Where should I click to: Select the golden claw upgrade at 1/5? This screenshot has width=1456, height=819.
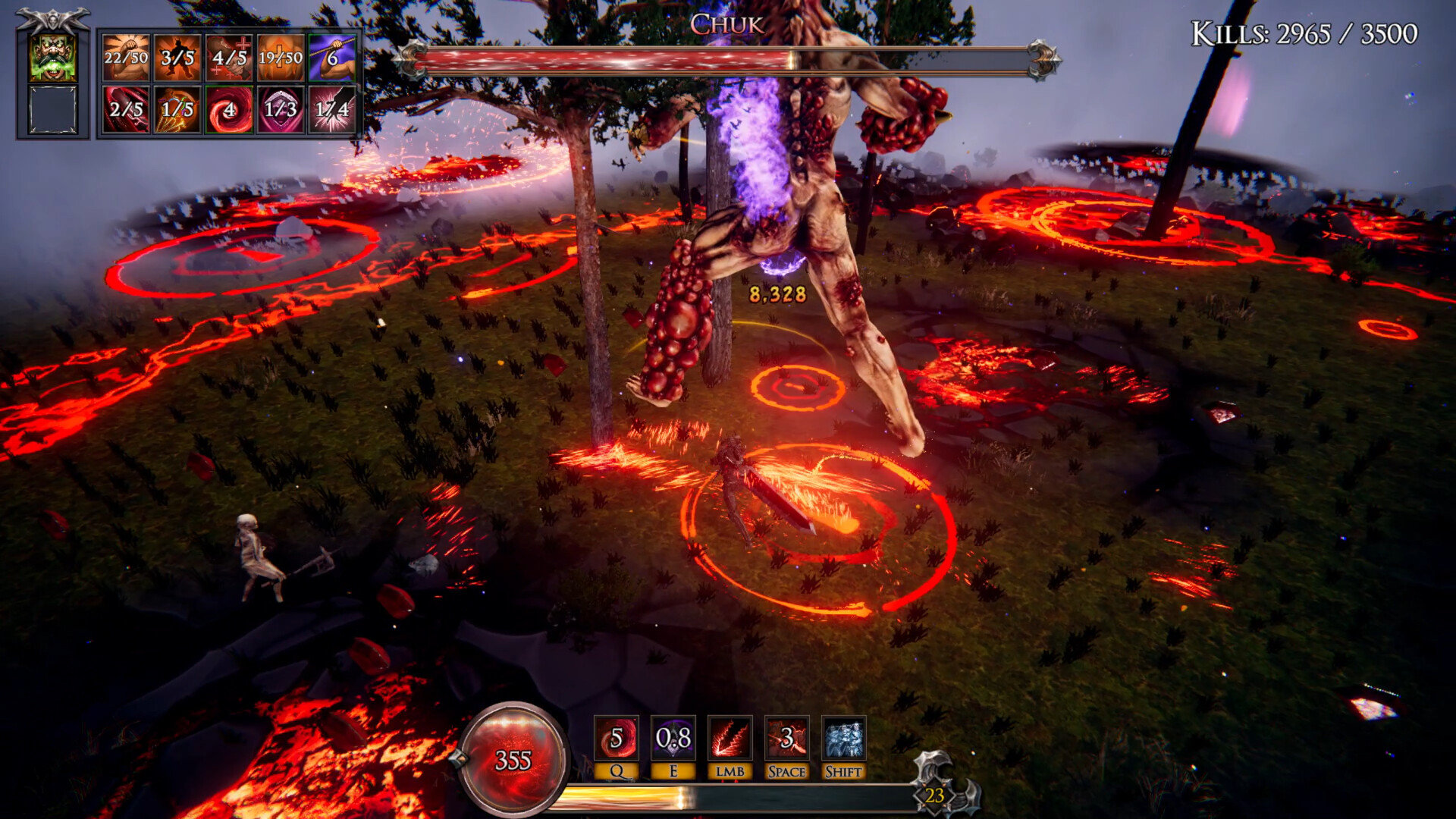coord(177,109)
